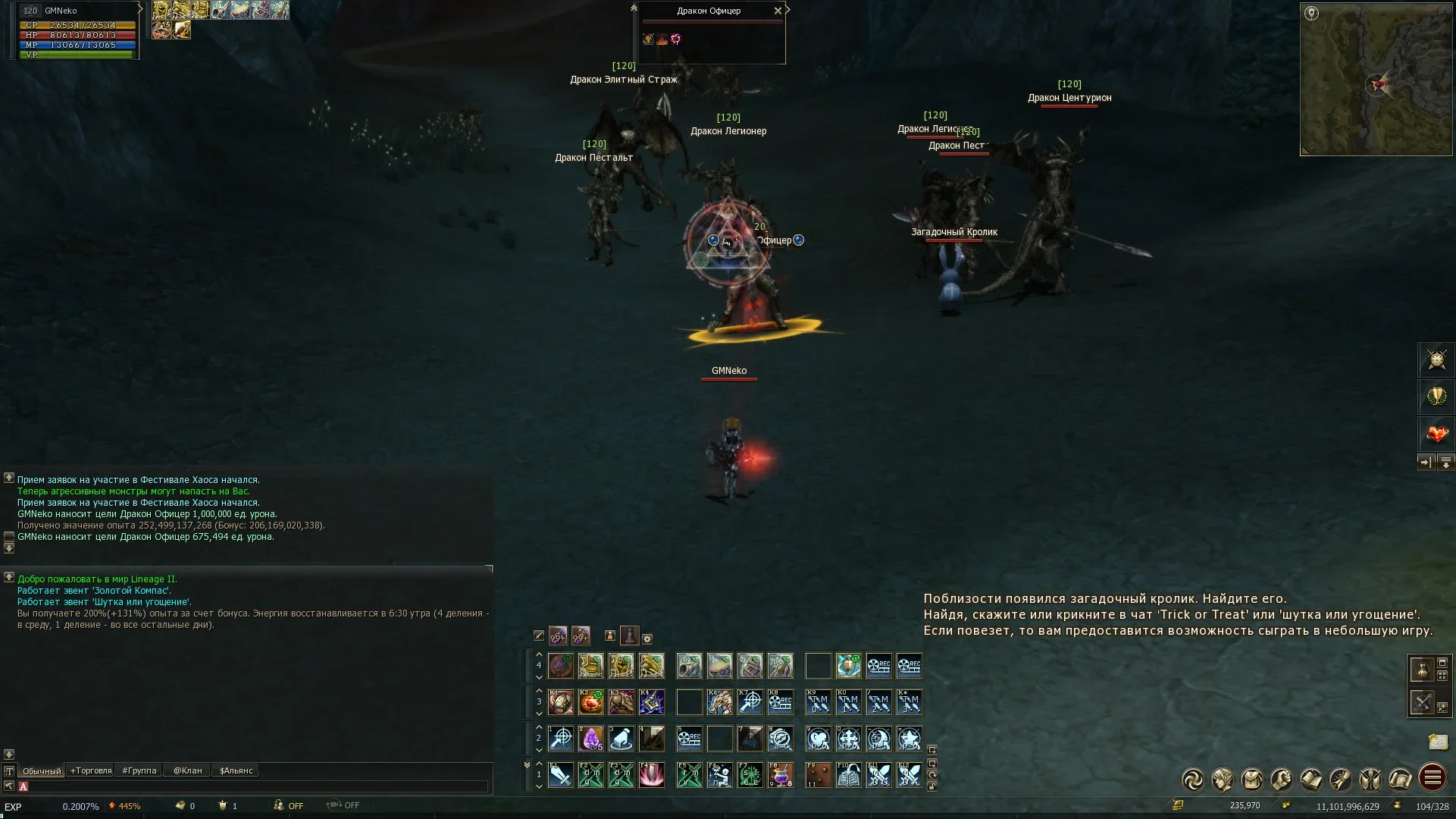The height and width of the screenshot is (819, 1456).
Task: Click the down arrow beside hotbar row 4
Action: point(539,677)
